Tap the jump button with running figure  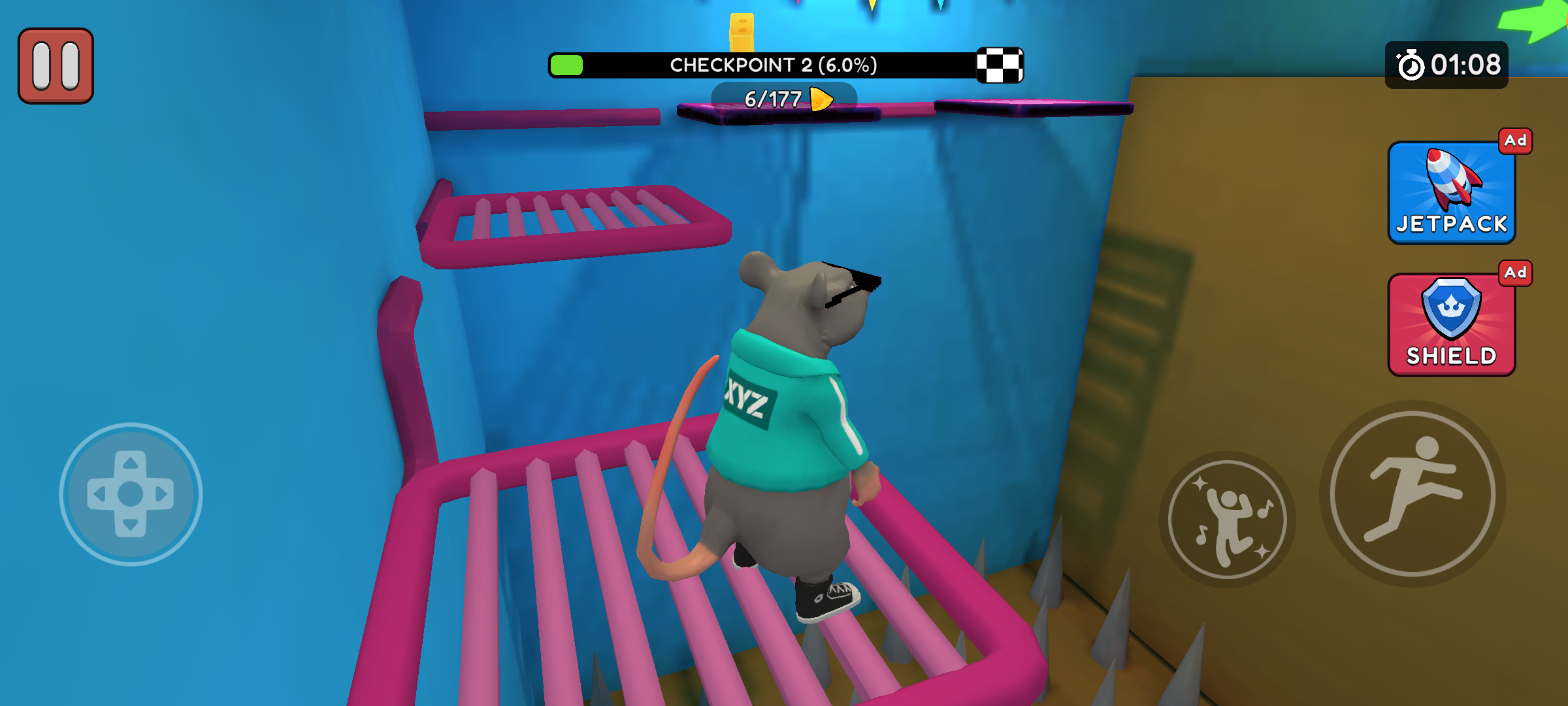tap(1413, 494)
